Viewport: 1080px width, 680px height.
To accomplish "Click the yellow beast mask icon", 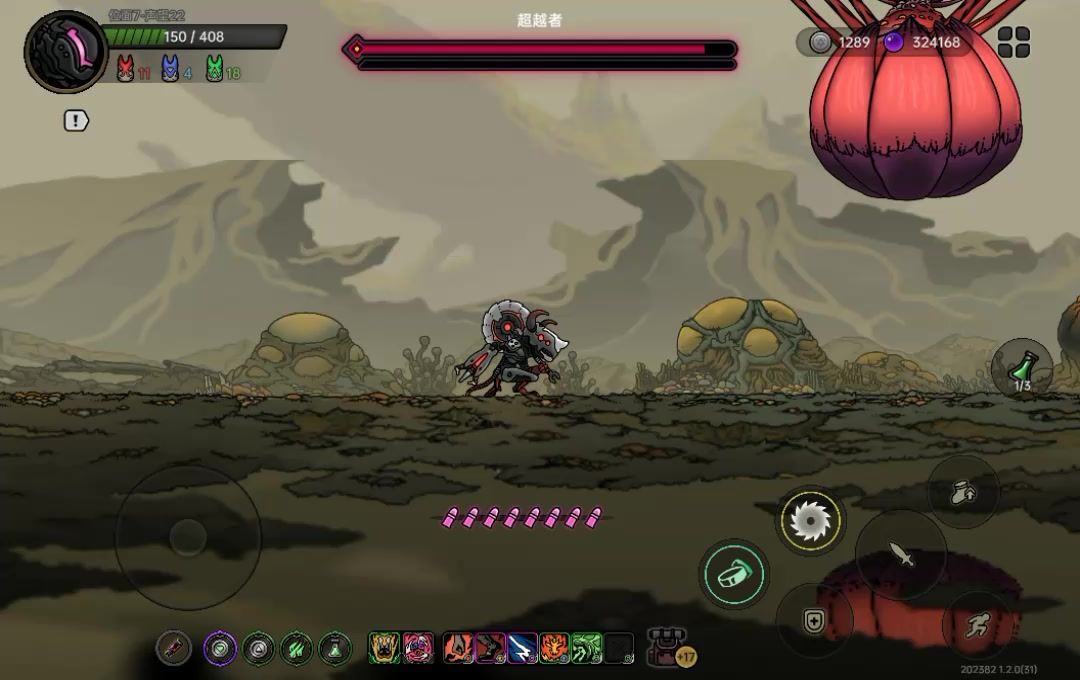I will point(384,648).
